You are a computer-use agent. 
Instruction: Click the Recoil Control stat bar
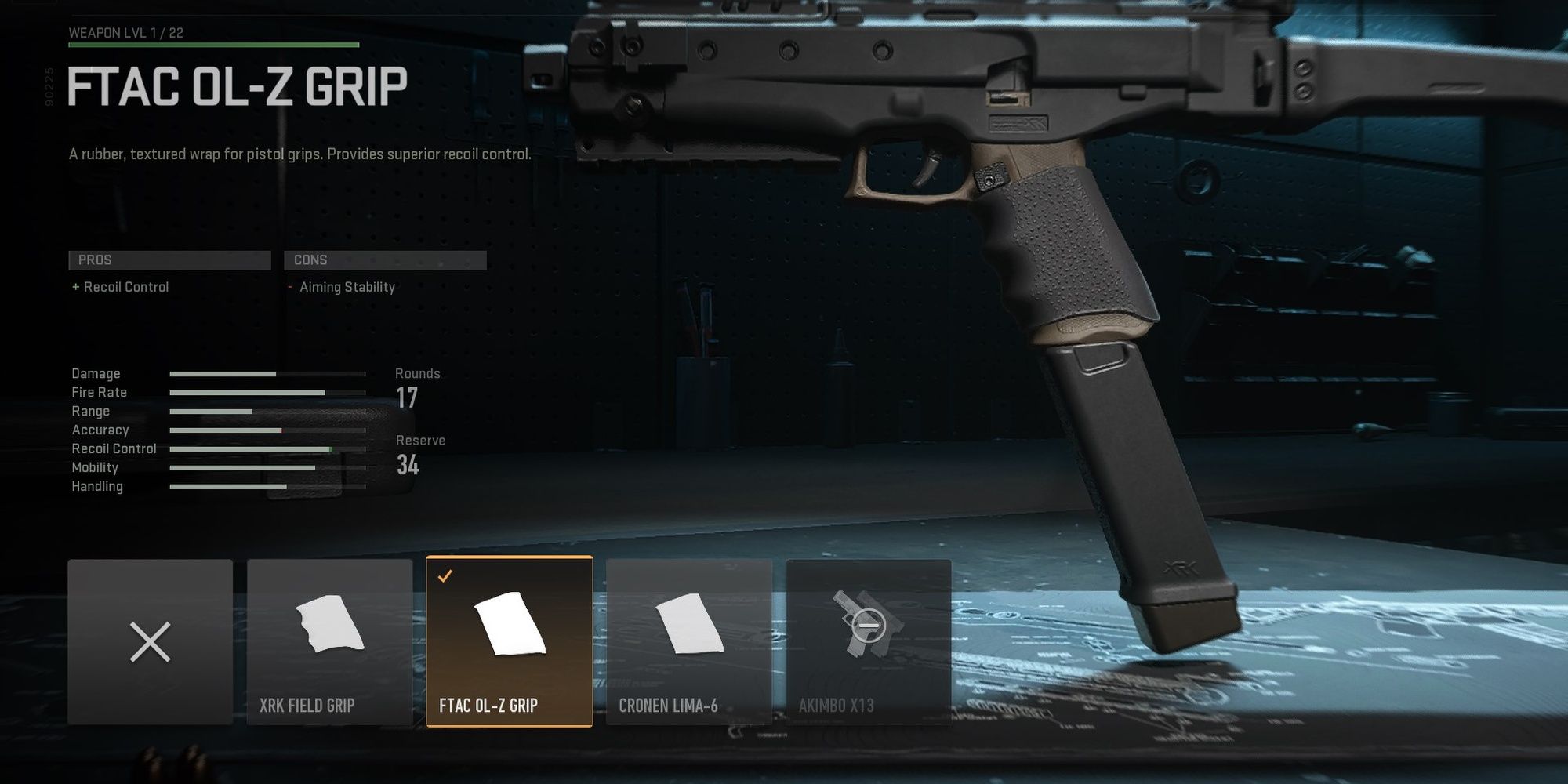click(x=267, y=448)
